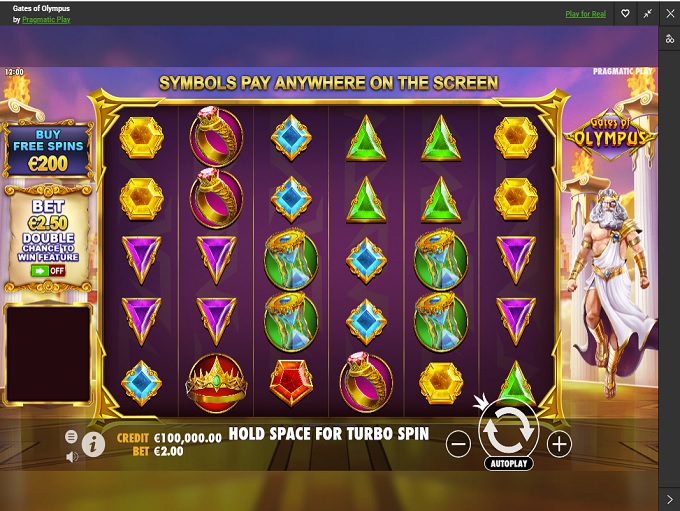Open the game information page

(x=94, y=445)
